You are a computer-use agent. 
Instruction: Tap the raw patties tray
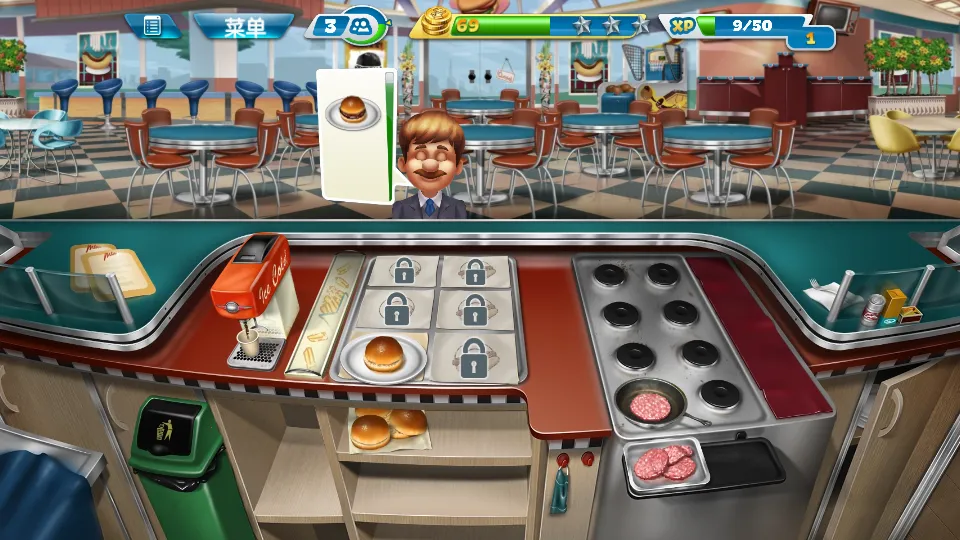click(x=666, y=463)
